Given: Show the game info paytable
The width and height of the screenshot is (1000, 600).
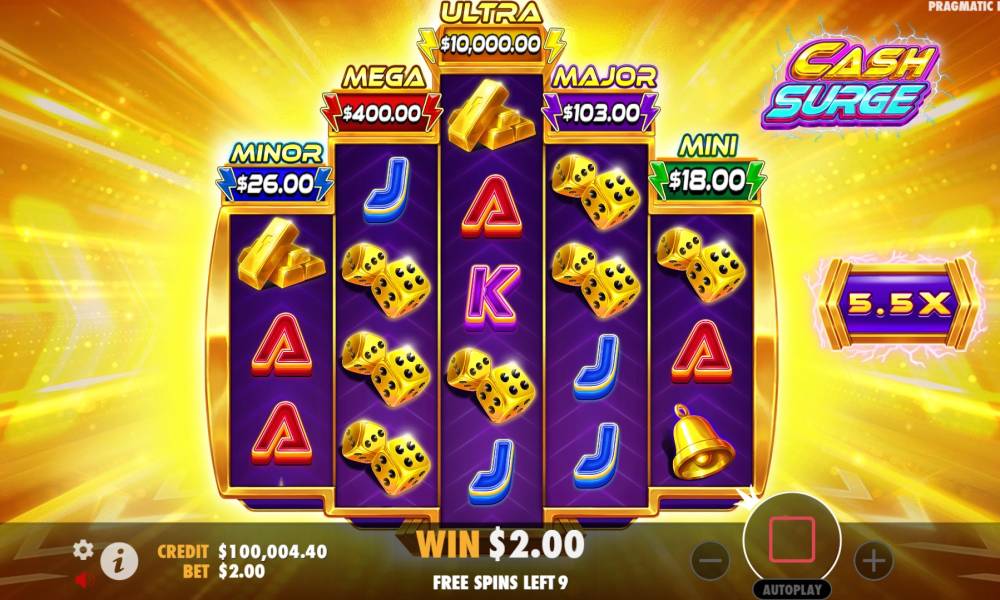Looking at the screenshot, I should pyautogui.click(x=120, y=561).
